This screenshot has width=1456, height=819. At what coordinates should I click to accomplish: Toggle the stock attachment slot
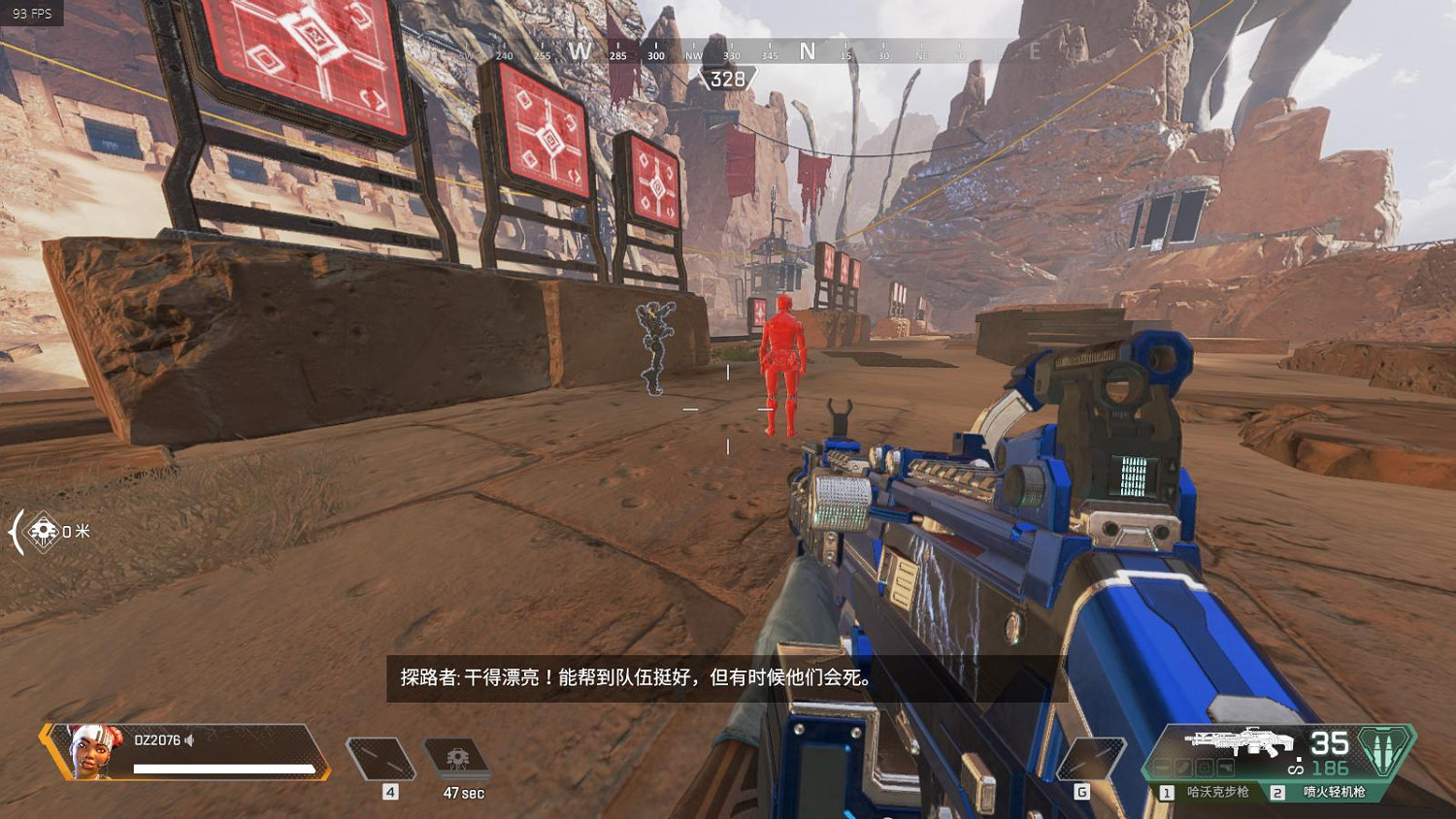[x=1228, y=767]
